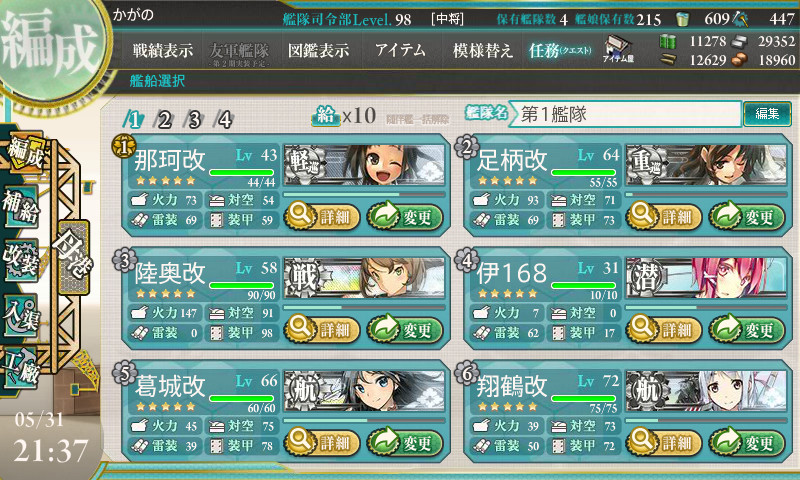The height and width of the screenshot is (480, 800).
Task: Open the 模様替え furniture menu
Action: 482,50
